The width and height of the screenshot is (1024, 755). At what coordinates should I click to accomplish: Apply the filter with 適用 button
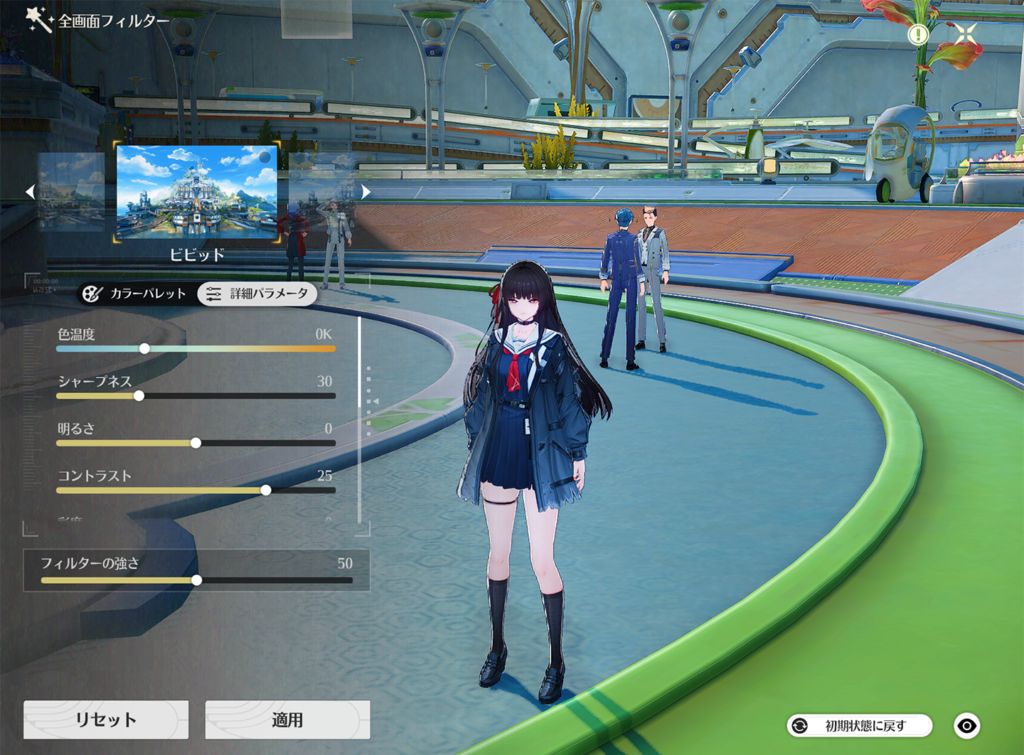(287, 720)
